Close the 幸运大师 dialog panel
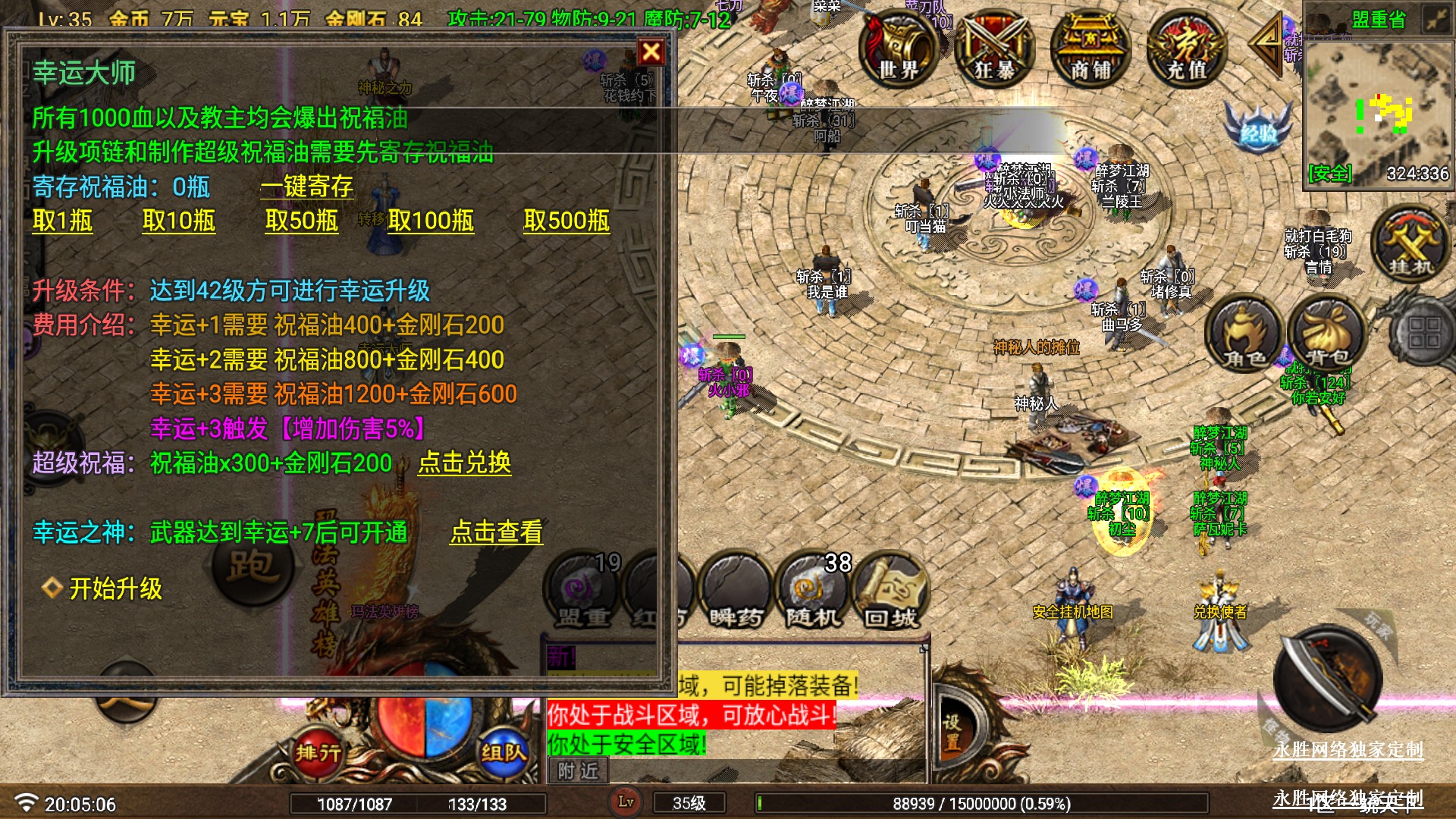 pyautogui.click(x=651, y=52)
